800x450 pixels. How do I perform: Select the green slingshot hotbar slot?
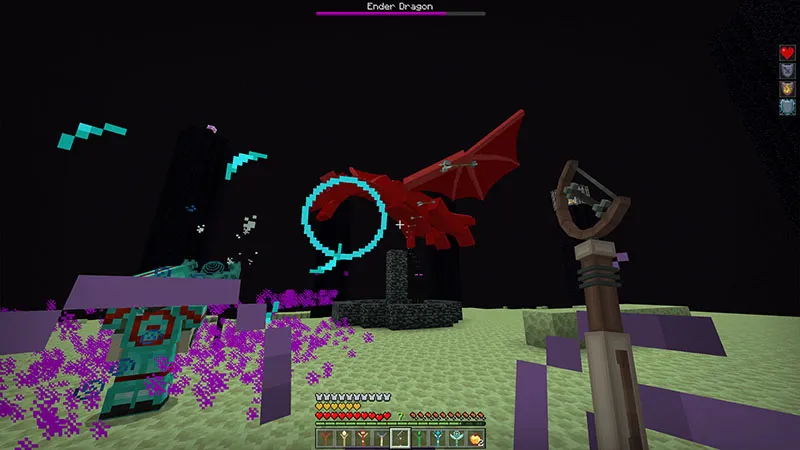(x=419, y=438)
